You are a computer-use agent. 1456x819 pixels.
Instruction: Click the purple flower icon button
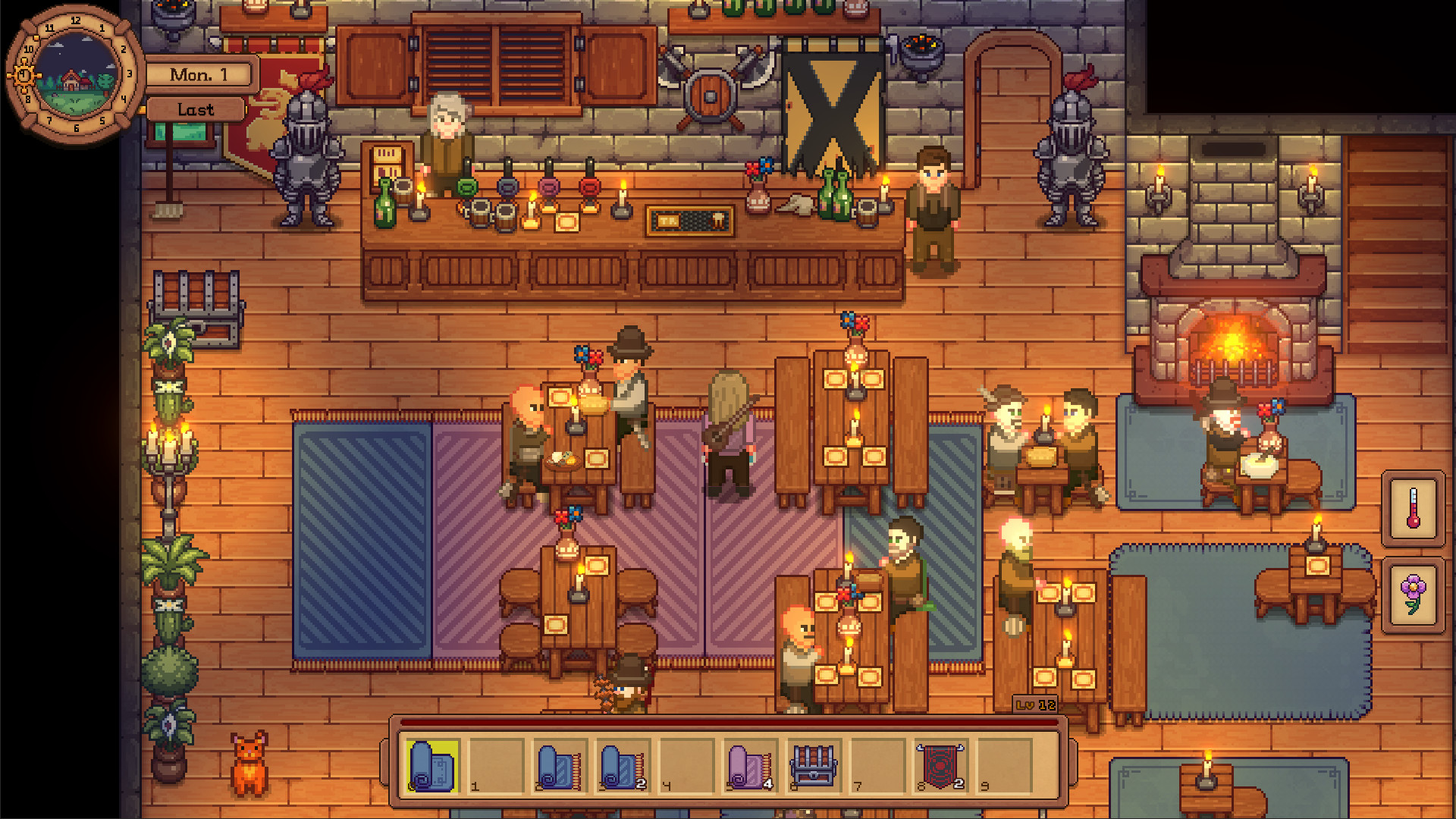(1413, 595)
